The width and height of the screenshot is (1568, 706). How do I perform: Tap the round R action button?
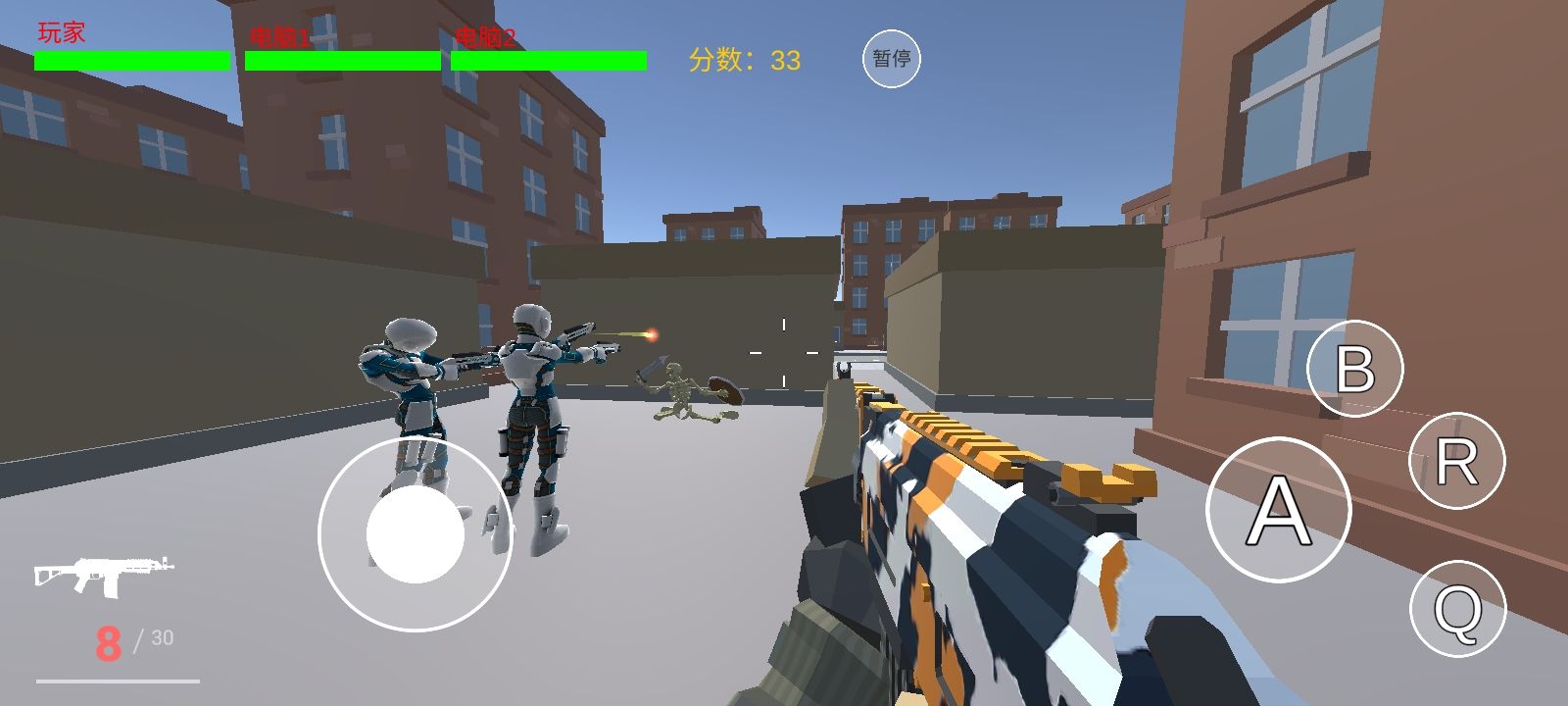coord(1456,461)
